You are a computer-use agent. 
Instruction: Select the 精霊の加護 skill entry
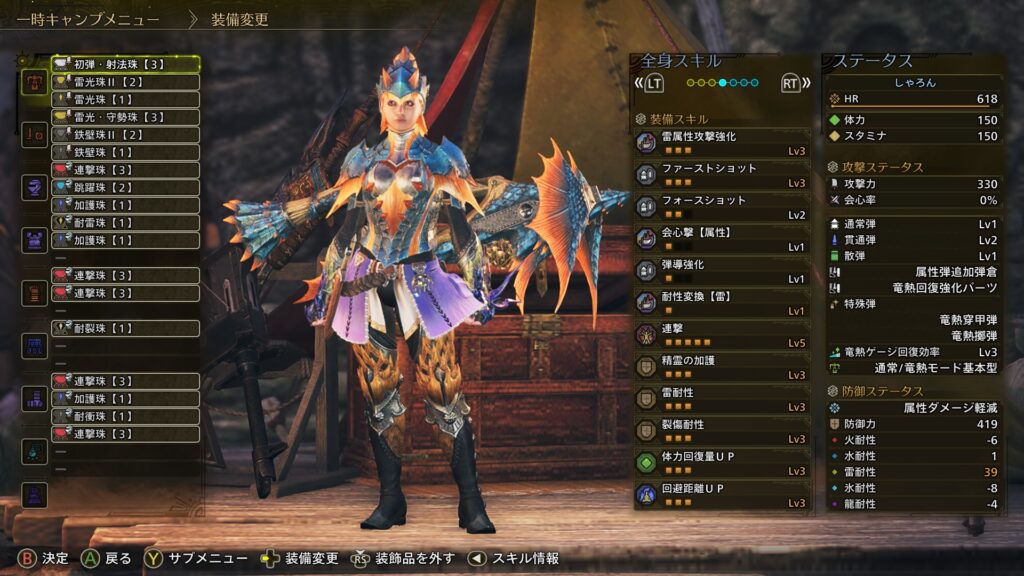pos(722,367)
